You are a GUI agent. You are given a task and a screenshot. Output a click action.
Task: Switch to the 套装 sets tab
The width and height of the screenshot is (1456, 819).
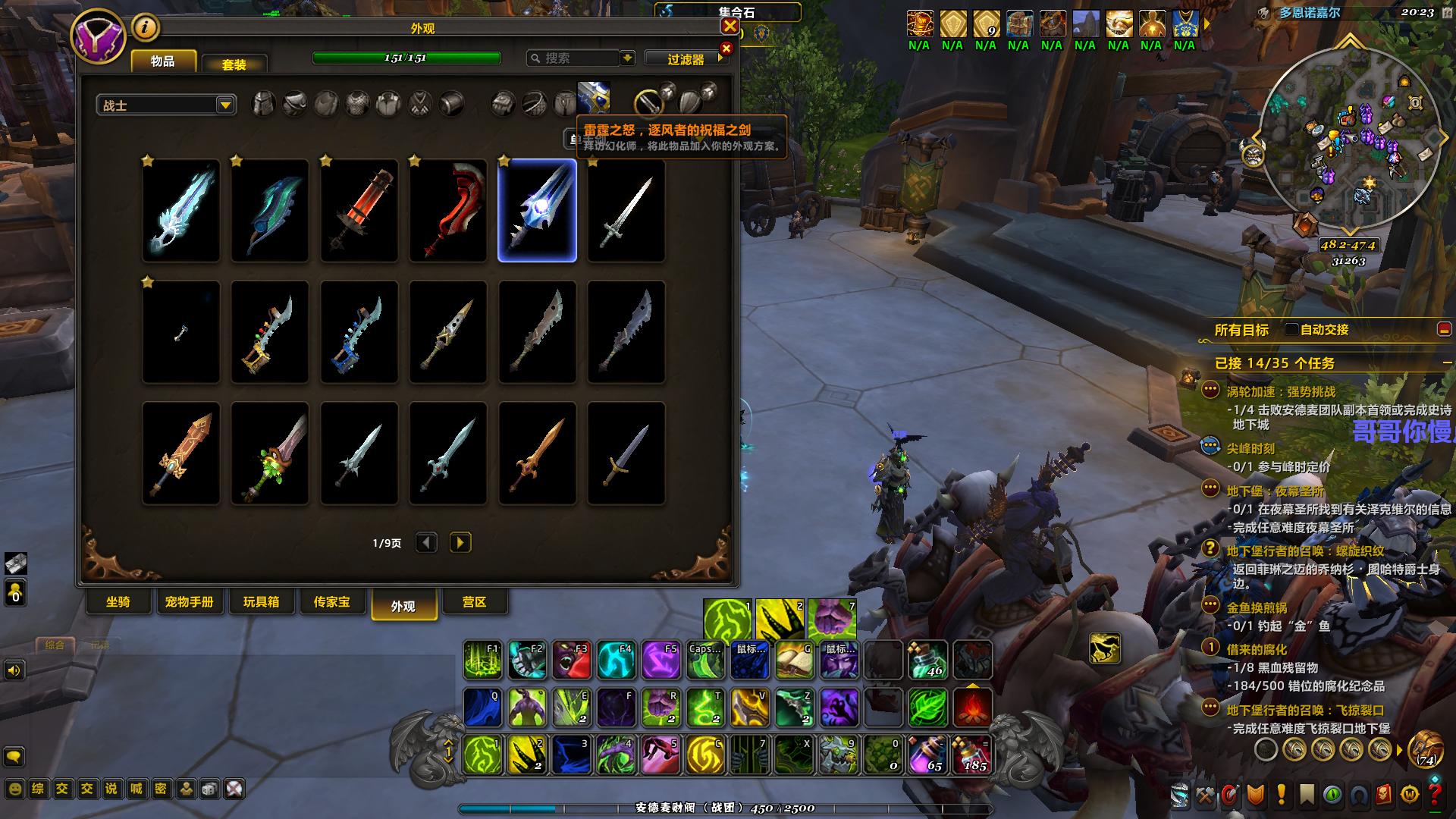(234, 64)
